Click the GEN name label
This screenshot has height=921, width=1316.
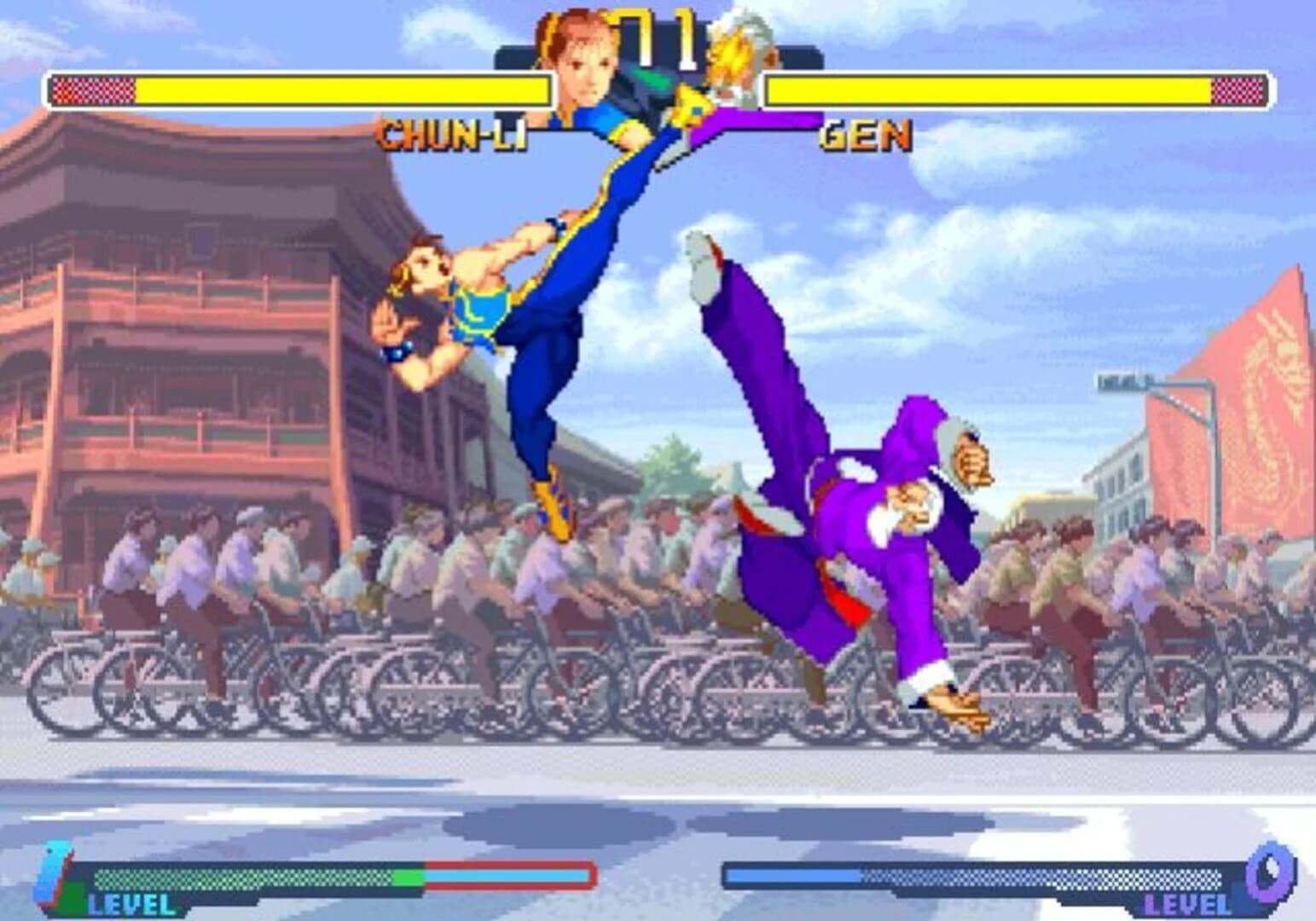pos(864,134)
